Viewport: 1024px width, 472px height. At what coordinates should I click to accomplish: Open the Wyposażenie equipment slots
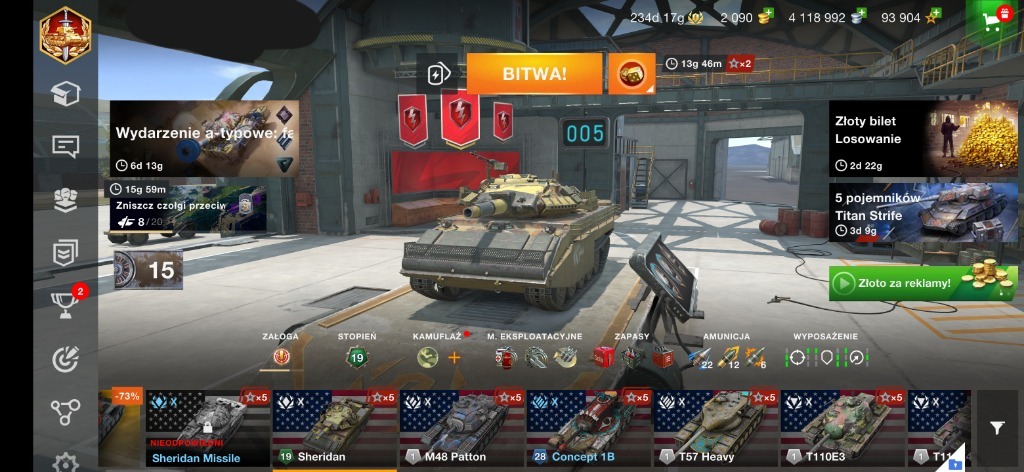coord(826,357)
